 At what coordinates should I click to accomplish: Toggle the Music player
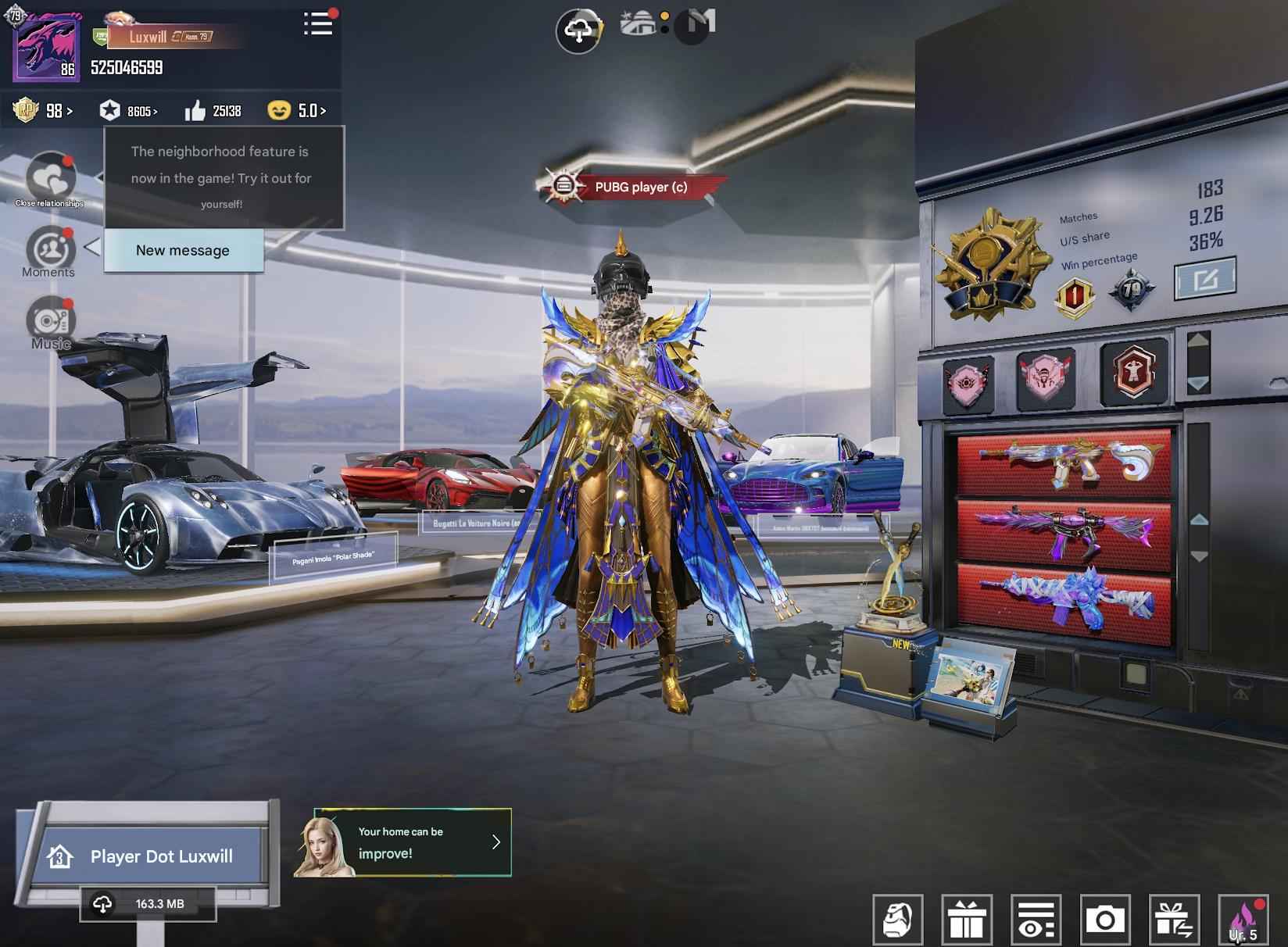[49, 322]
